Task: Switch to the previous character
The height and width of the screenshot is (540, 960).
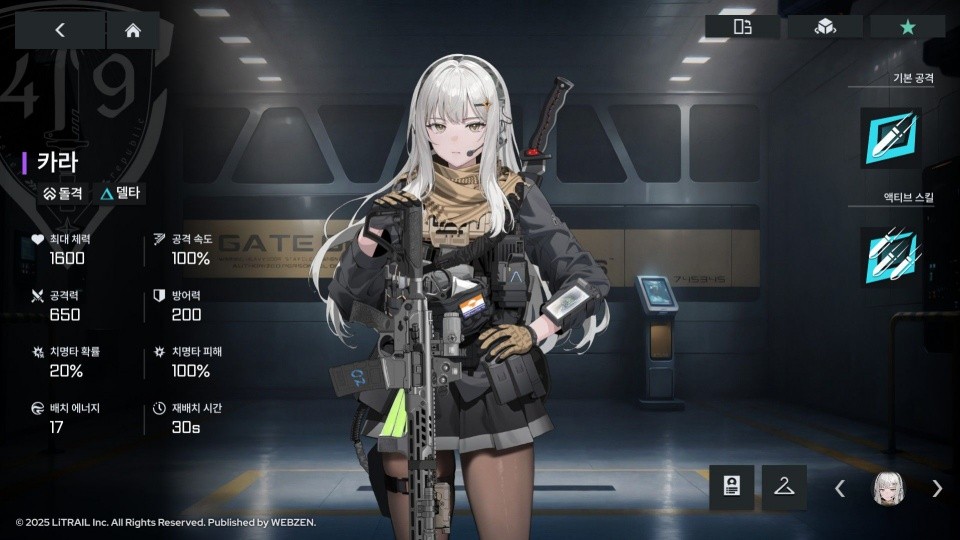Action: point(840,488)
